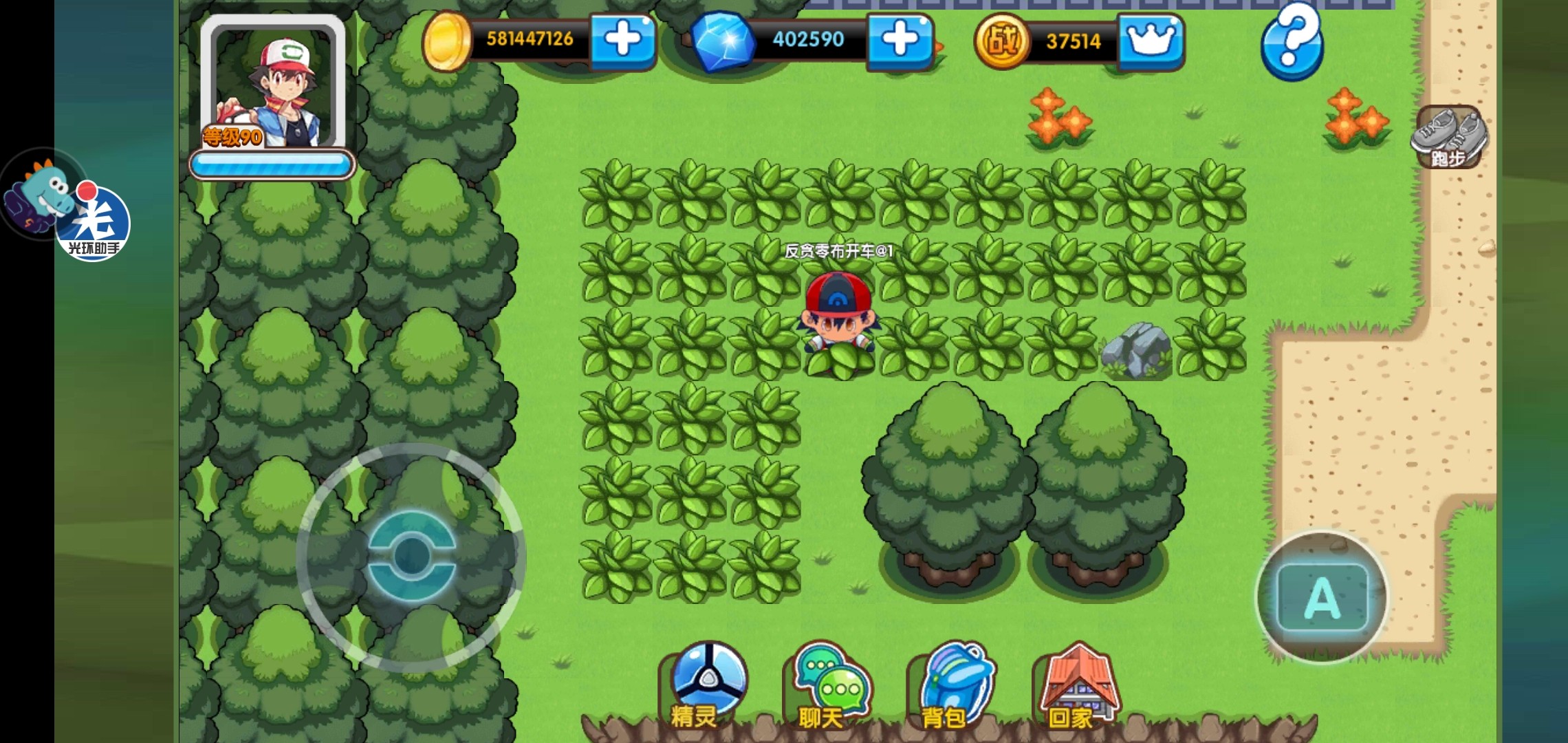Add blue diamonds with the plus button
Viewport: 1568px width, 743px height.
(900, 39)
